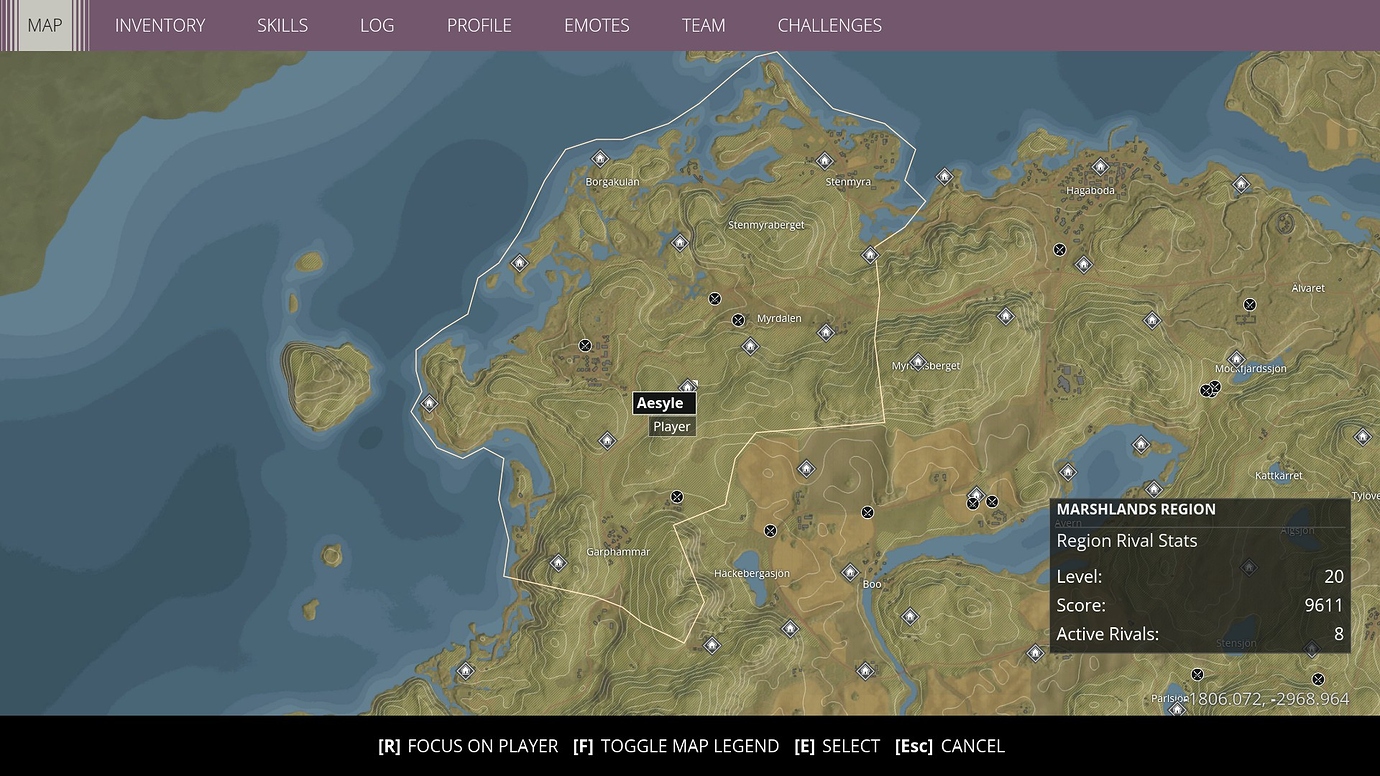Toggle the map legend
The image size is (1380, 776).
[x=677, y=746]
